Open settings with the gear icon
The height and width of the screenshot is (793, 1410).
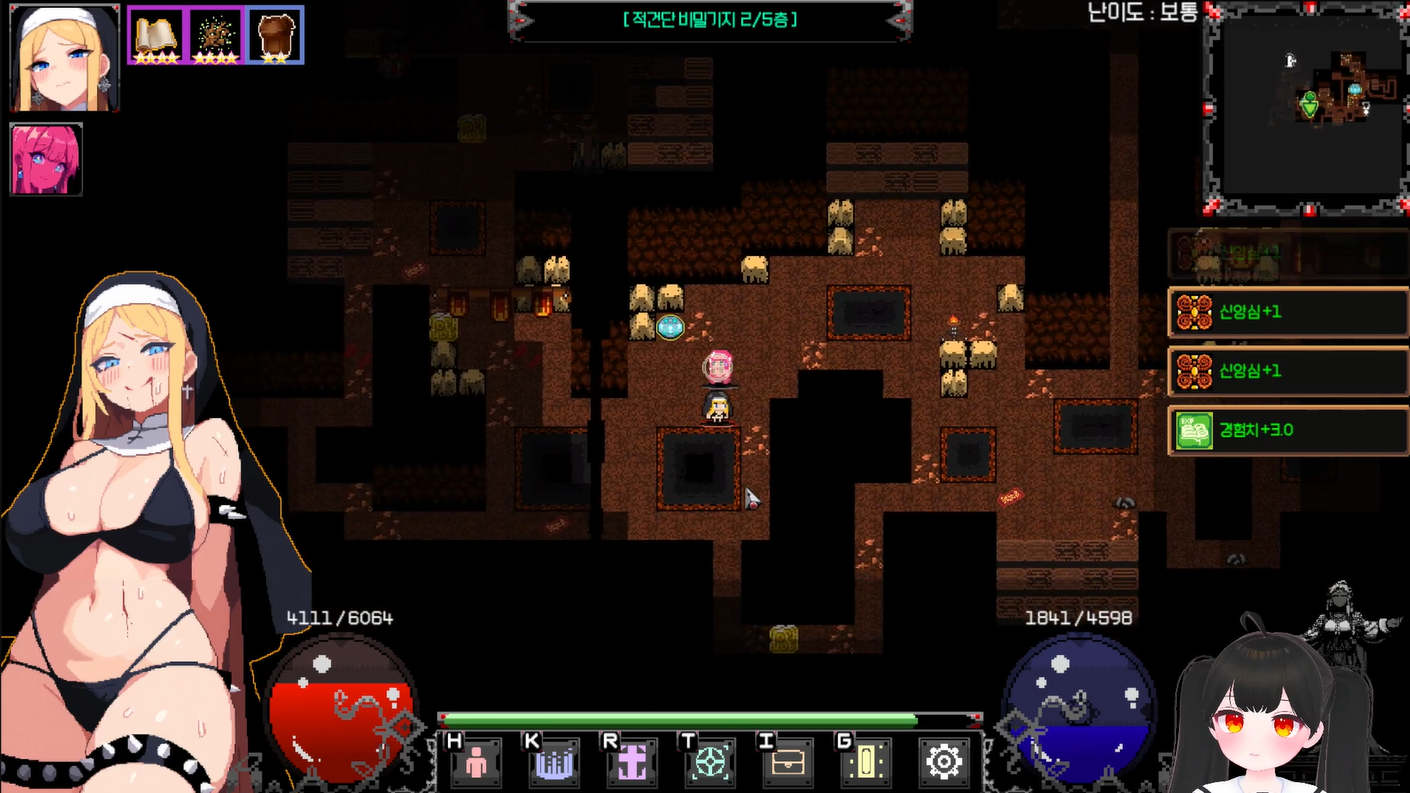pos(943,762)
